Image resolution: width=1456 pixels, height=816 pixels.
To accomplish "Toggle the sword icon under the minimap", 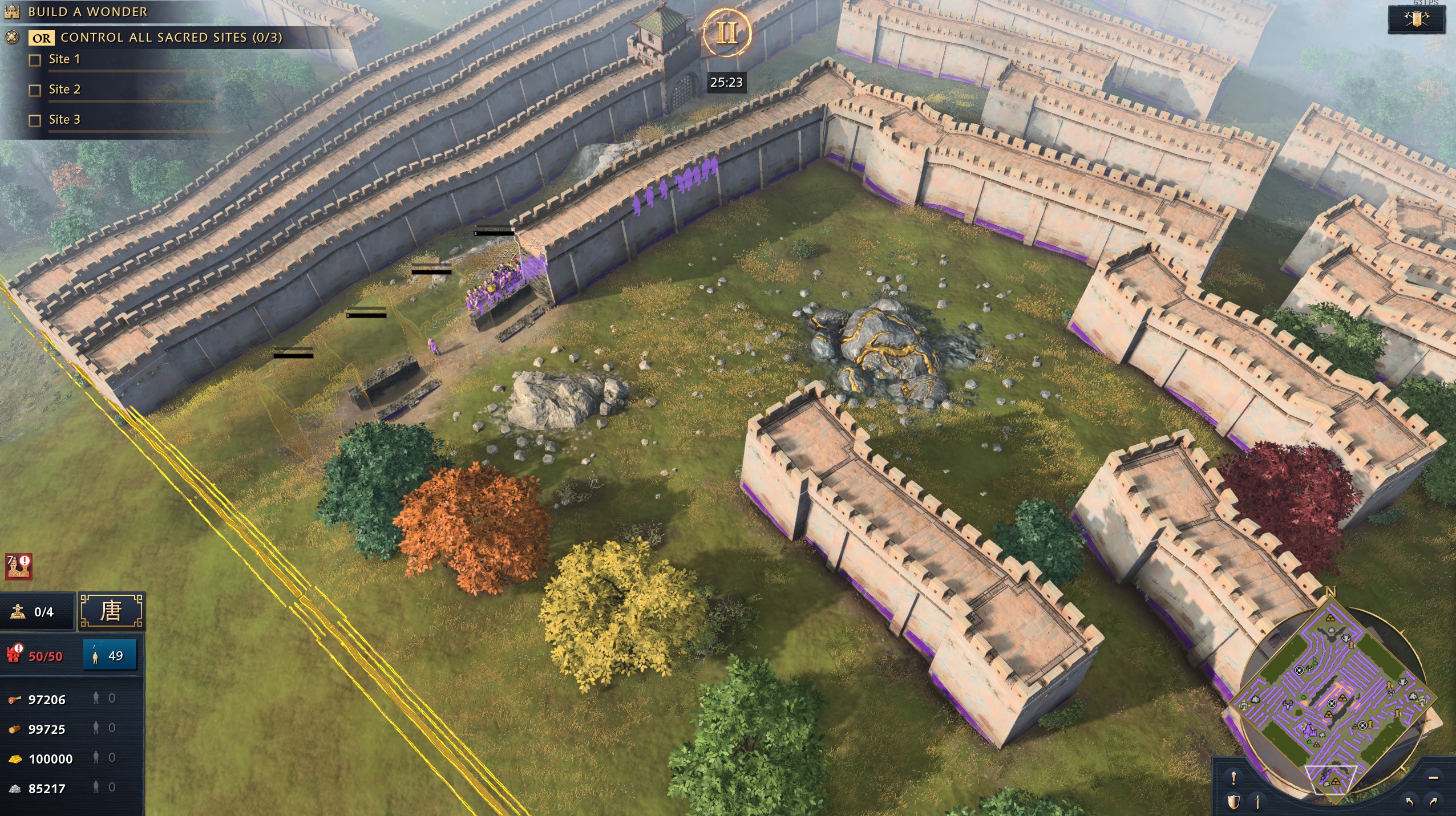I will click(x=1257, y=803).
